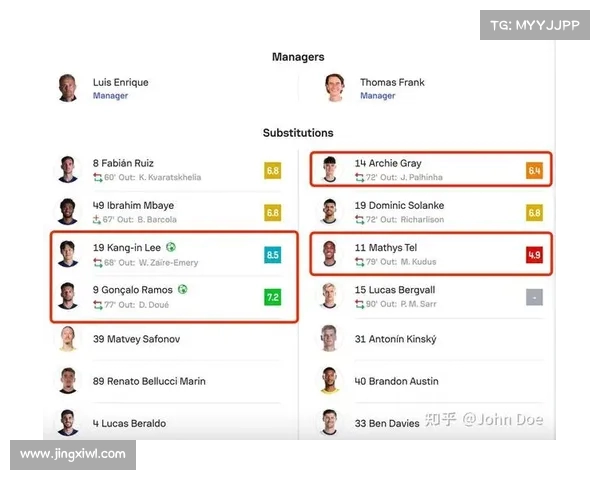
Task: Open Thomas Frank's manager profile
Action: click(392, 82)
